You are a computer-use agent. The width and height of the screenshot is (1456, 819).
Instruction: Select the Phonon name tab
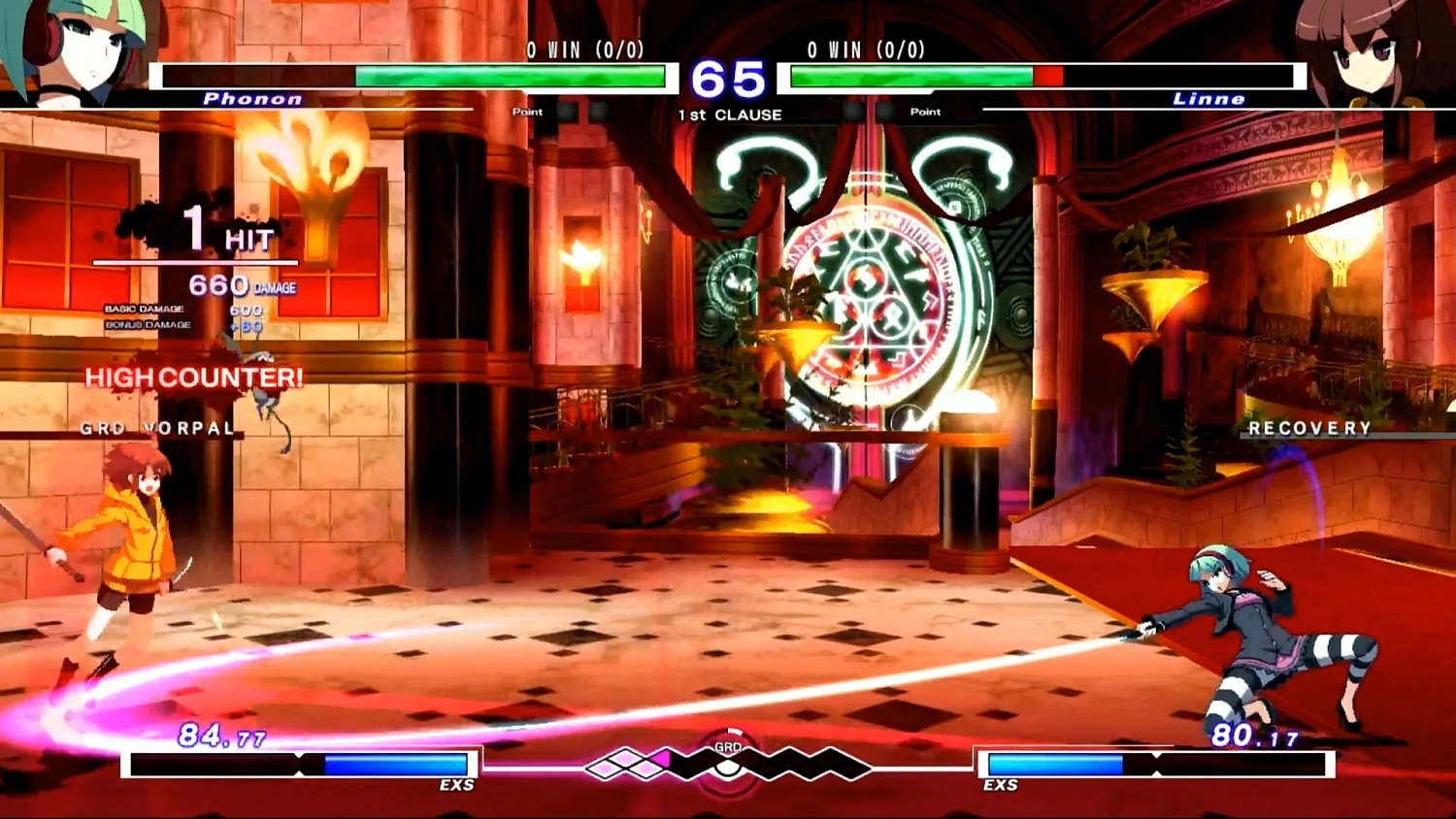click(x=250, y=97)
